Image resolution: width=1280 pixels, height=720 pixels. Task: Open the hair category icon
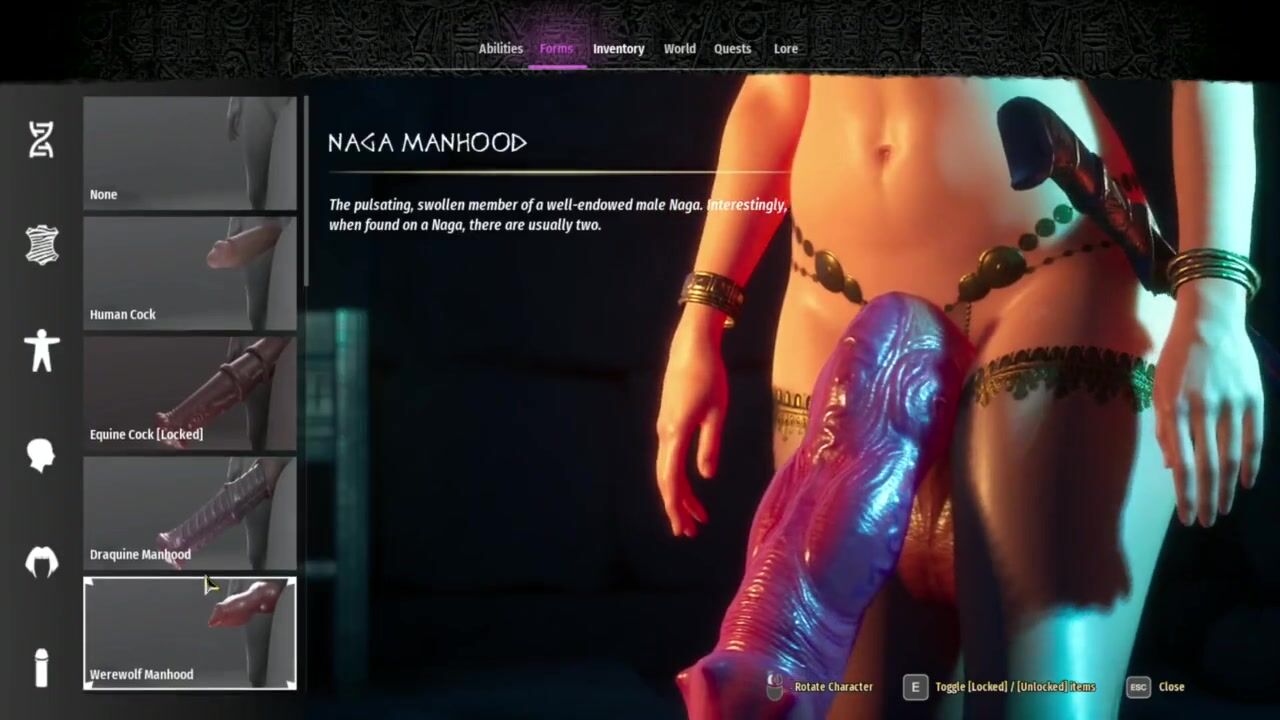41,562
